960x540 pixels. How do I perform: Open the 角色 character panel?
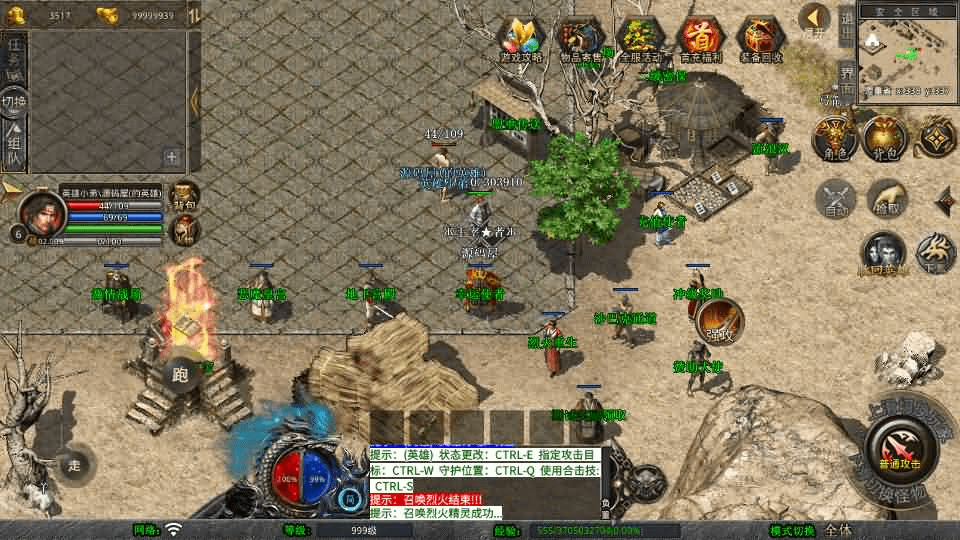point(832,138)
